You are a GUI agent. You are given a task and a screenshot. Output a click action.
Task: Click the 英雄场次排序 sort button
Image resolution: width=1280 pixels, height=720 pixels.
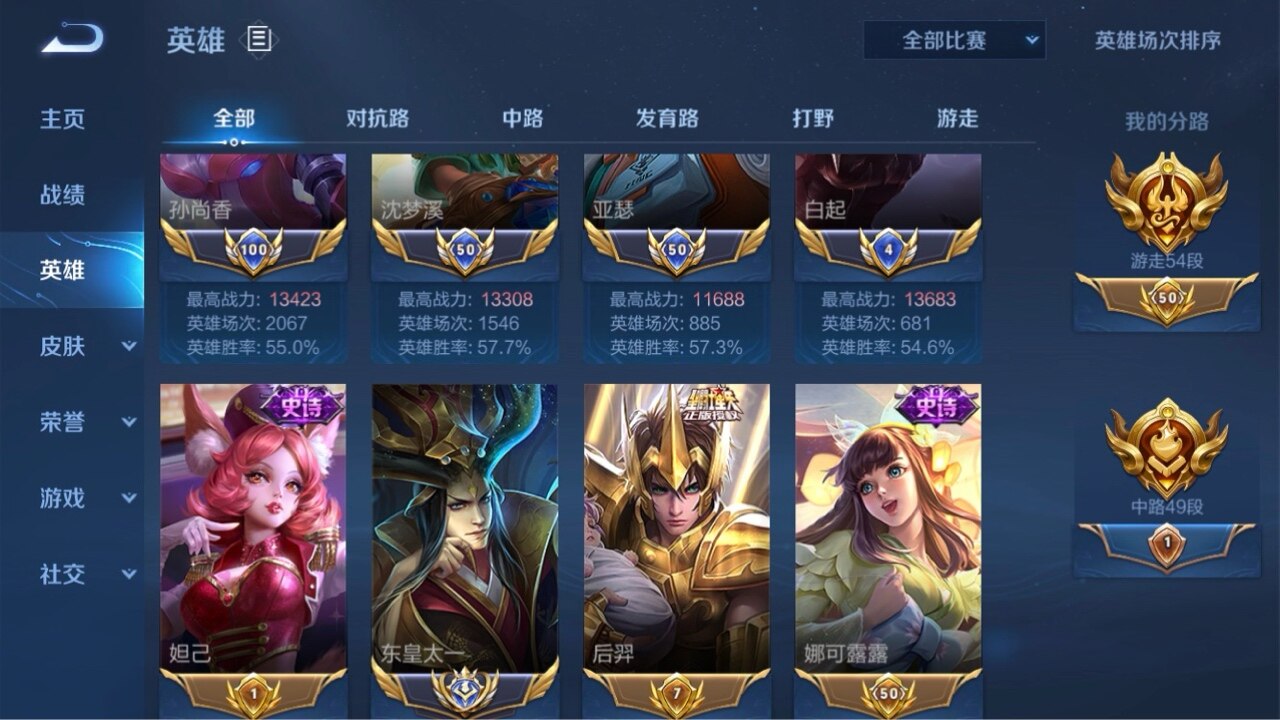pos(1157,41)
